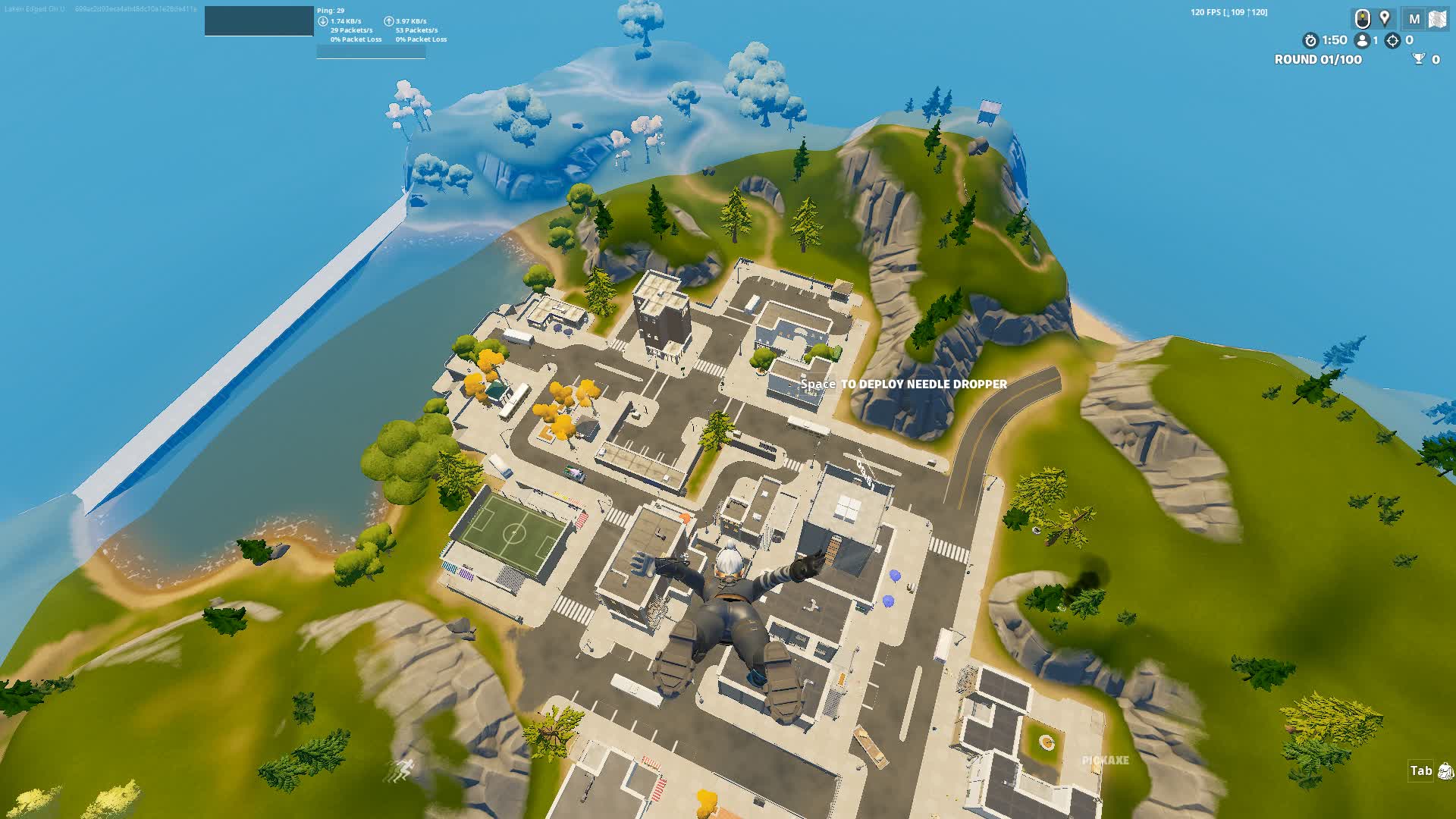Viewport: 1456px width, 819px height.
Task: Click the upload speed arrow icon
Action: tap(388, 21)
